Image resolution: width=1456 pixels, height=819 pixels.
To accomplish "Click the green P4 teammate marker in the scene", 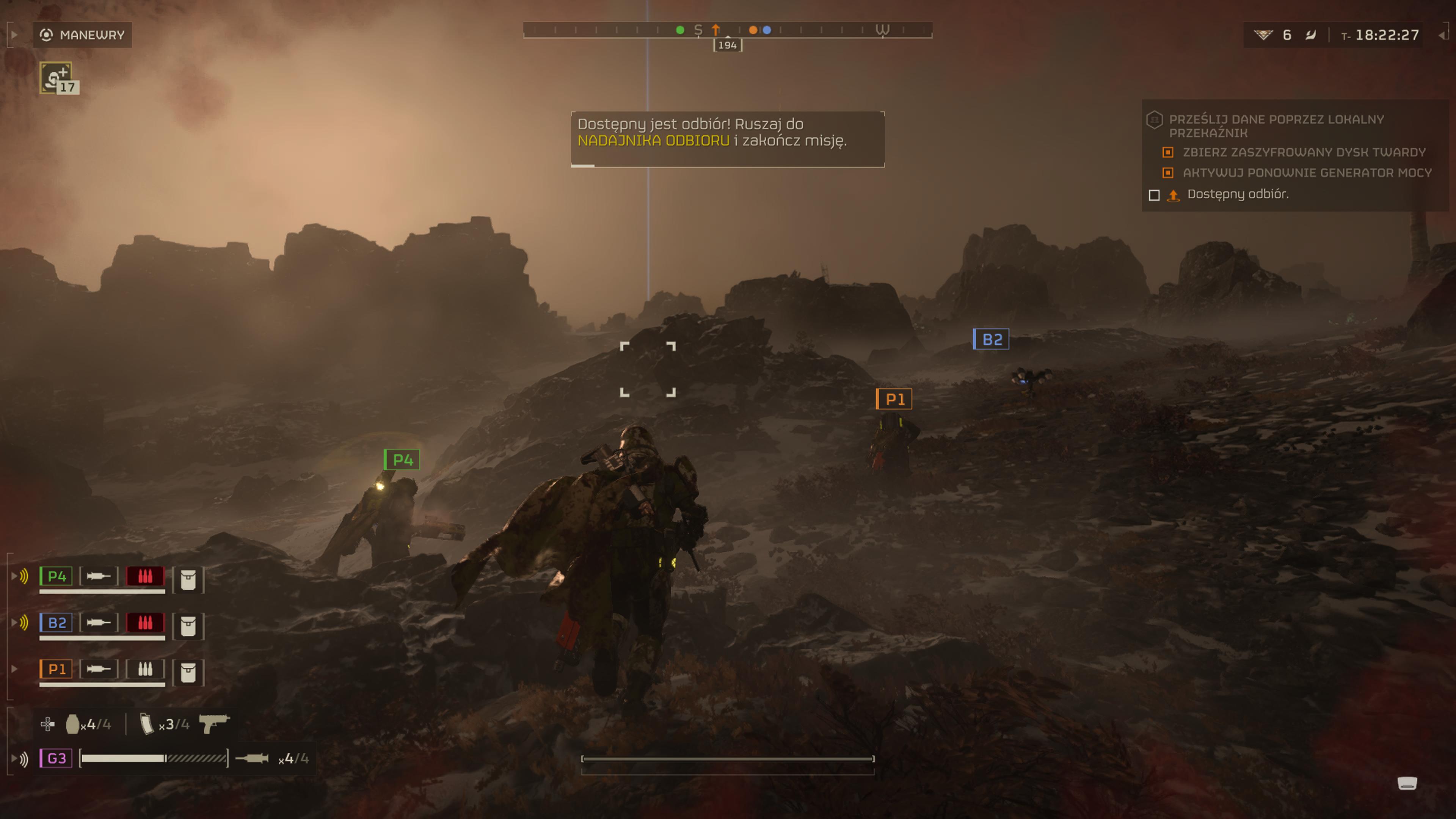I will coord(402,460).
